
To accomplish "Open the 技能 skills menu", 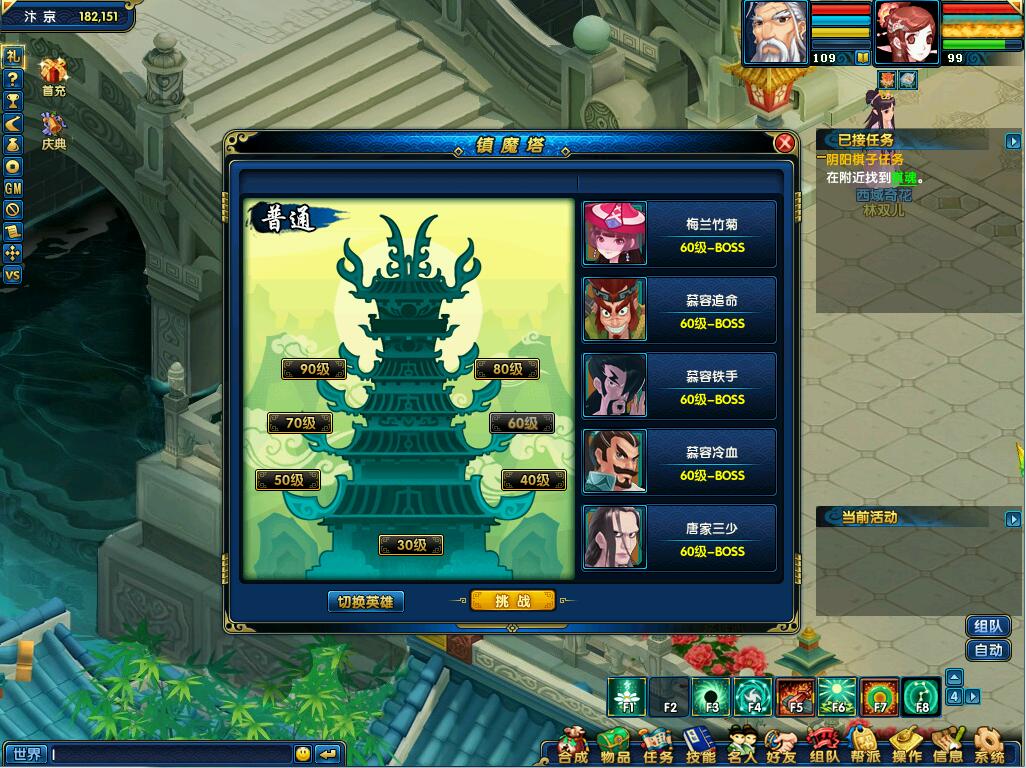I will click(699, 747).
